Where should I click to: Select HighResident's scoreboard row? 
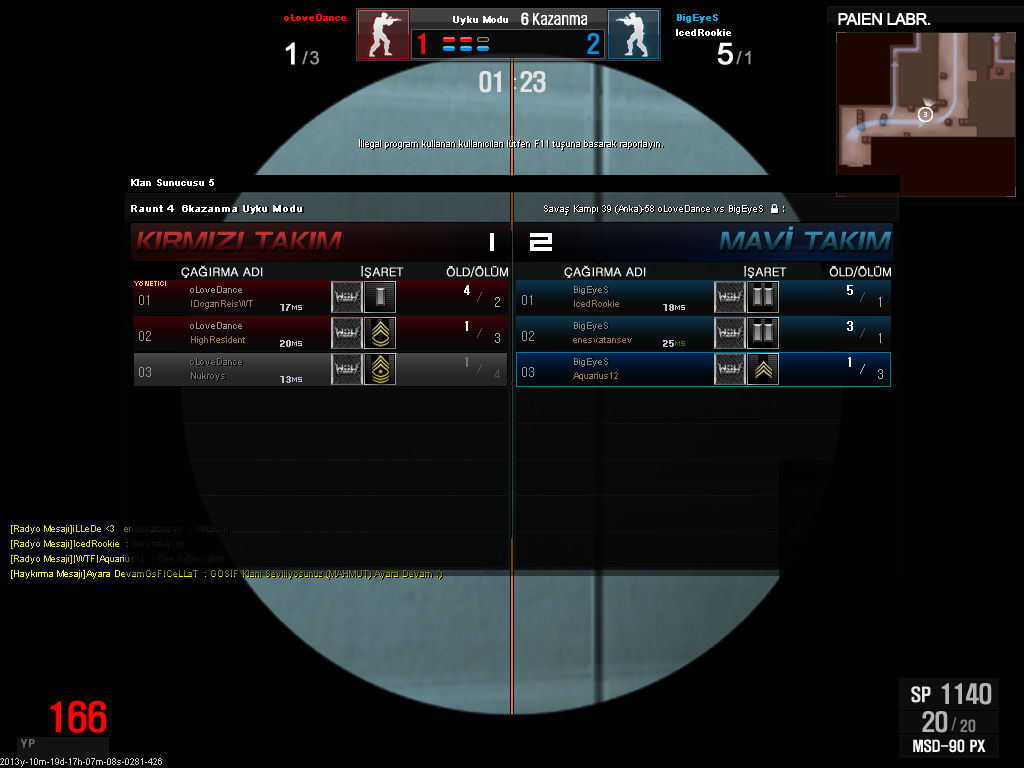pos(320,333)
